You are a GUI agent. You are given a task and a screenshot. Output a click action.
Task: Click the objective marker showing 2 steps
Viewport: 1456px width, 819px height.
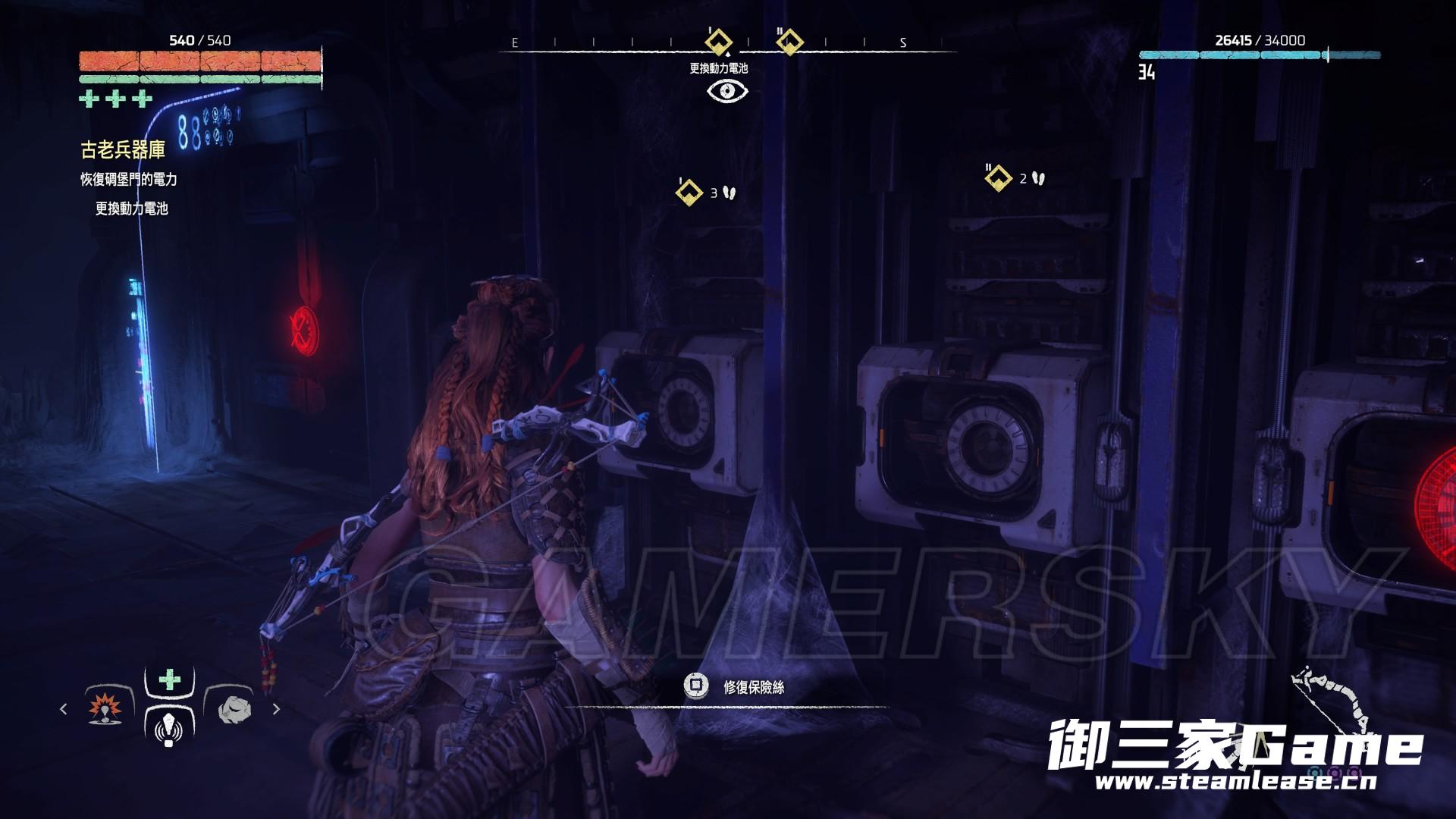(x=998, y=178)
